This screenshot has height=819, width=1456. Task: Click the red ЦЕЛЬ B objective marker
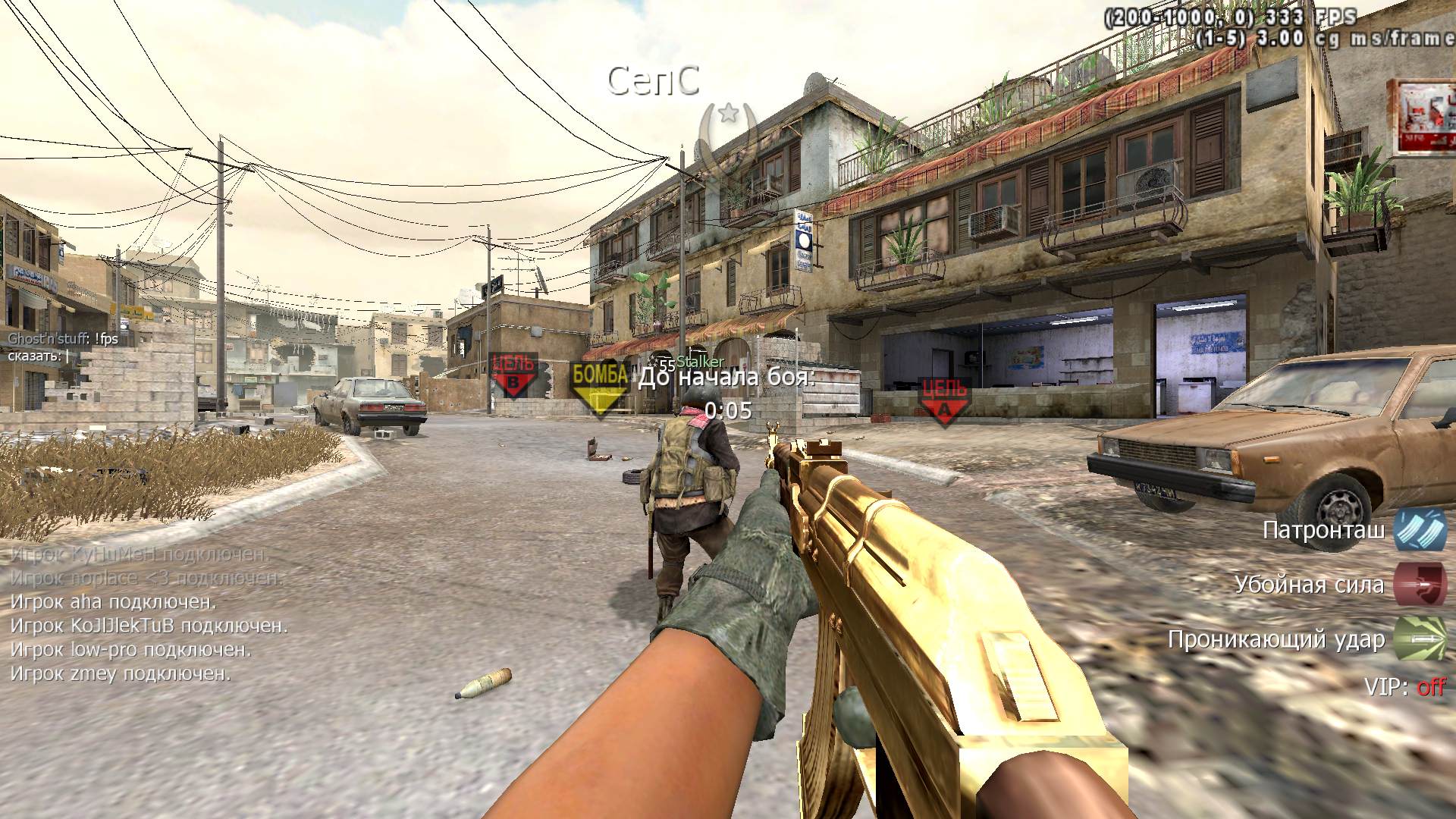click(513, 375)
